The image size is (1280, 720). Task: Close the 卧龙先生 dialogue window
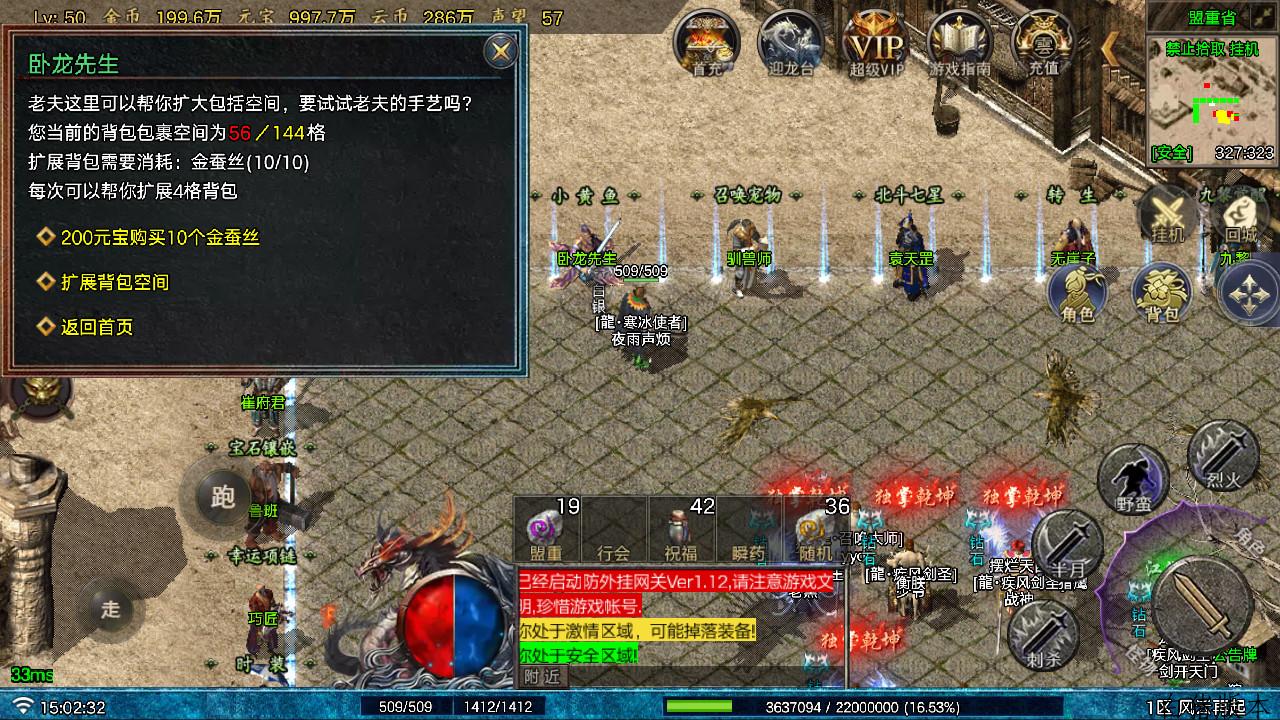click(500, 50)
